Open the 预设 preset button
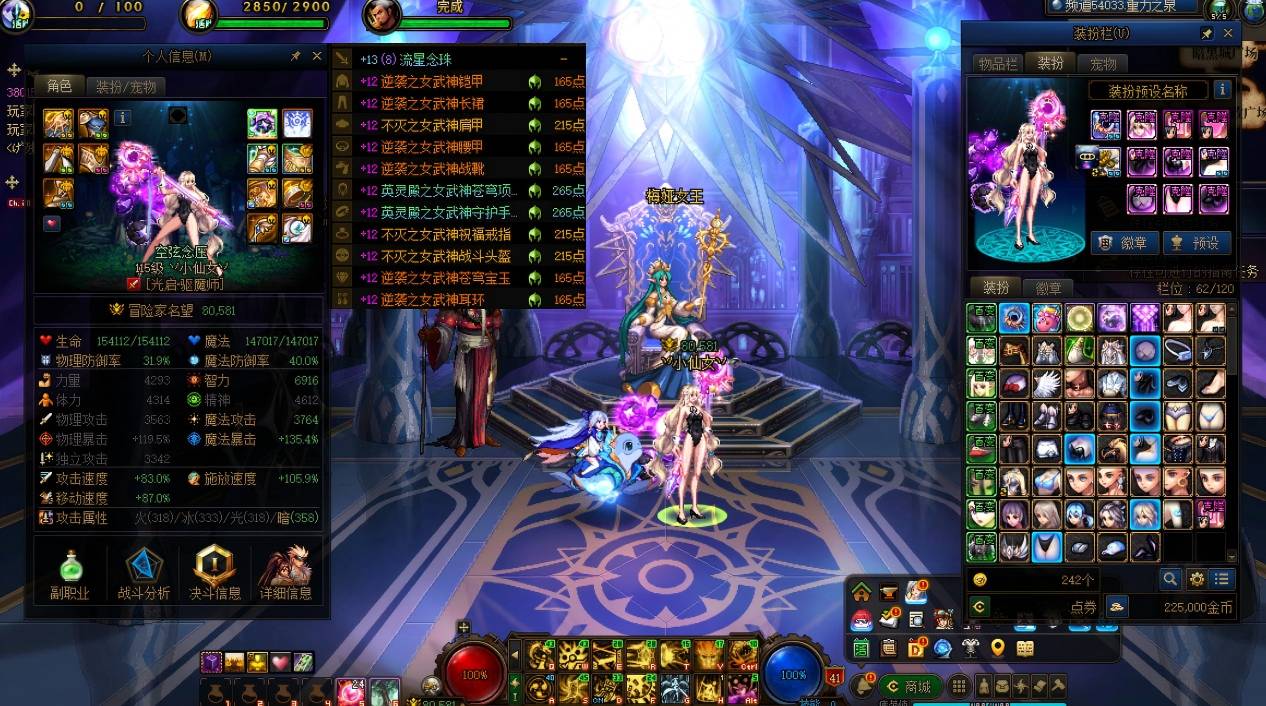This screenshot has height=706, width=1266. 1196,243
